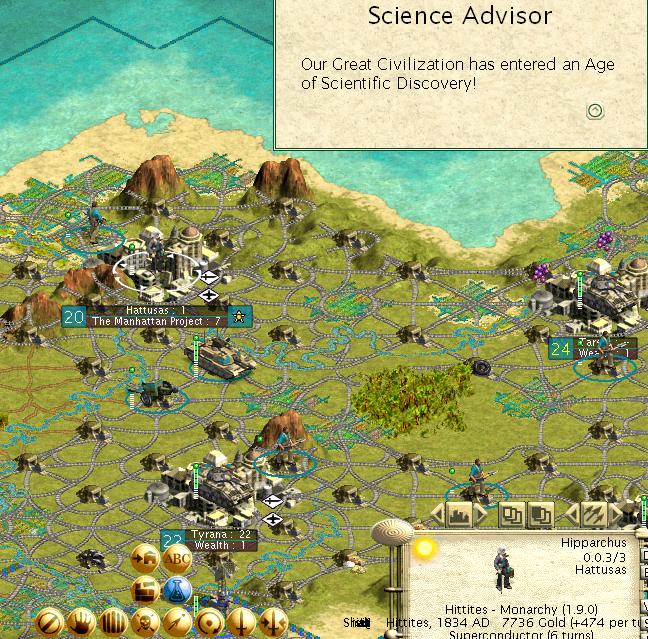The height and width of the screenshot is (639, 648).
Task: Open the city skyline button on the info panel
Action: (x=461, y=515)
